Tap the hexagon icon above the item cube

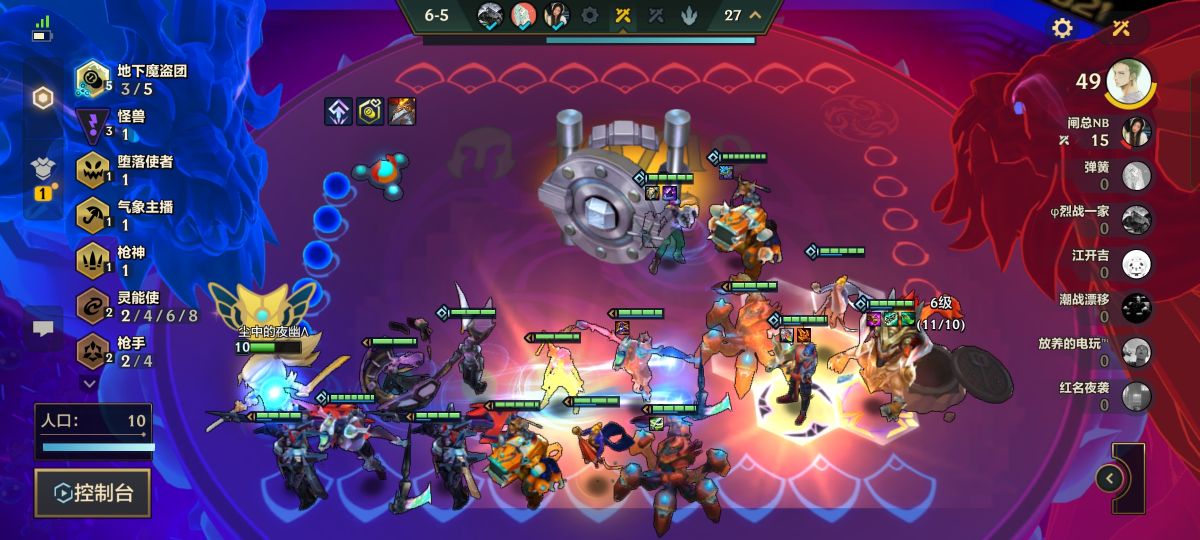pos(43,98)
